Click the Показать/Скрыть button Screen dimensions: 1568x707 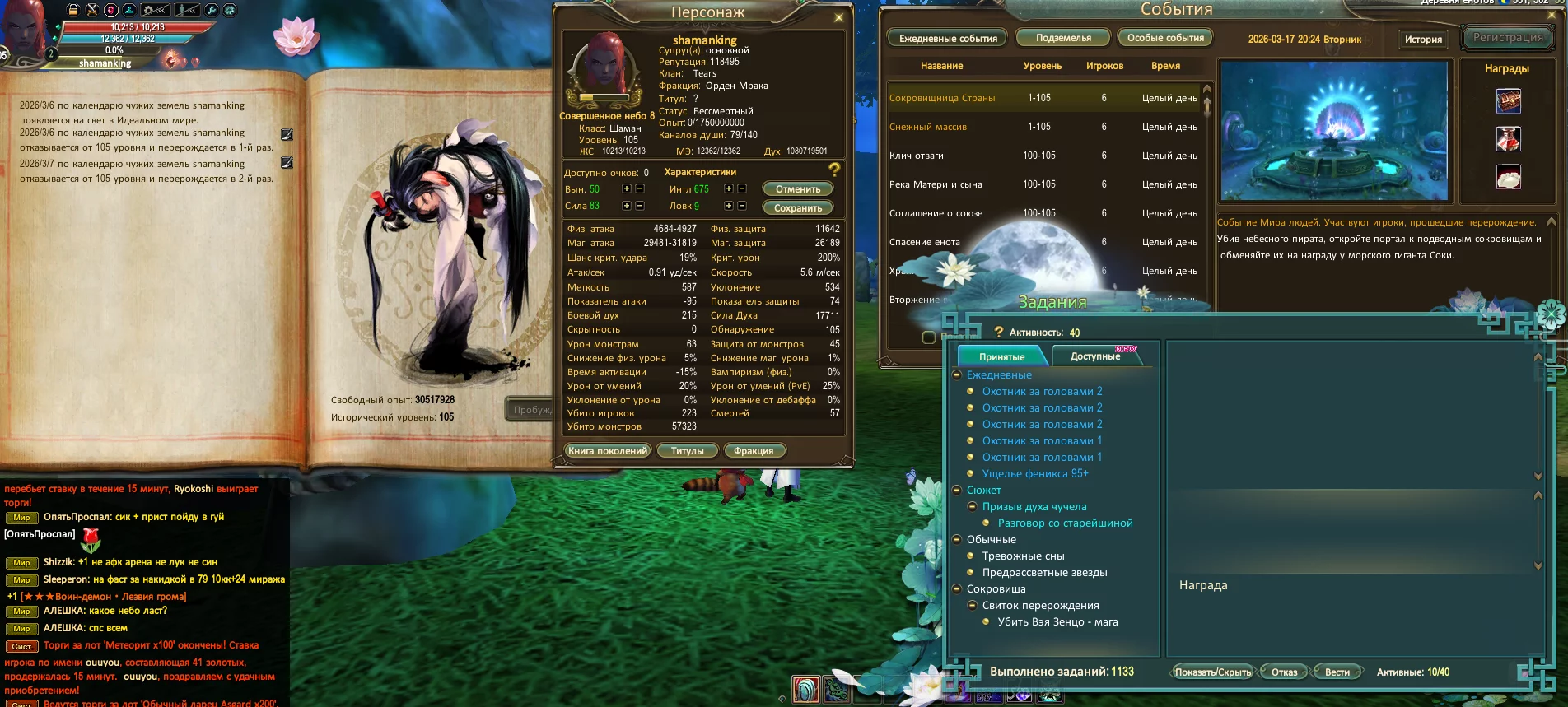(x=1212, y=672)
